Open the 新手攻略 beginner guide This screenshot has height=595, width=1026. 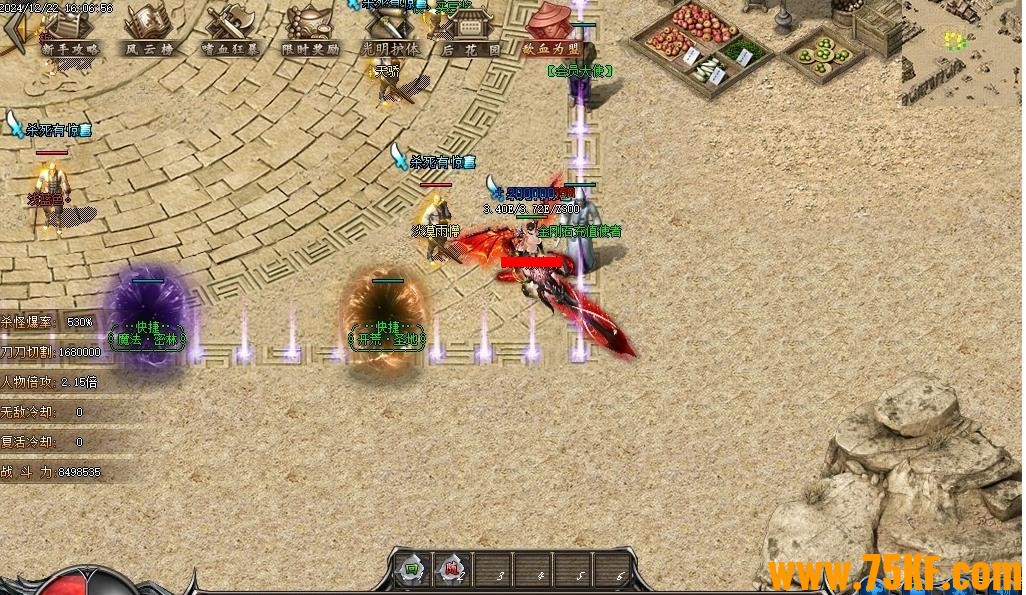click(70, 30)
